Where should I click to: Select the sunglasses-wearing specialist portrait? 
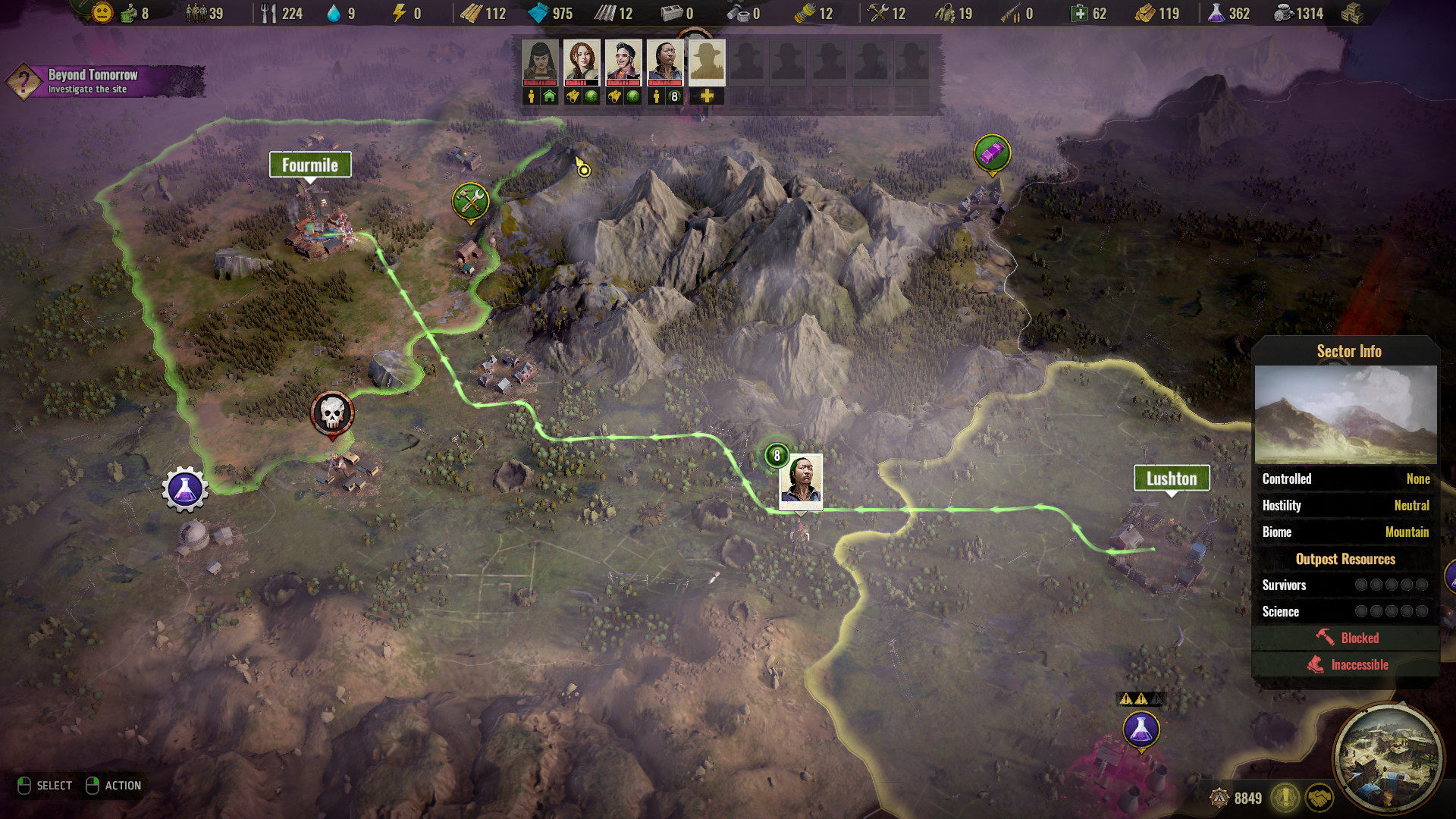[623, 62]
